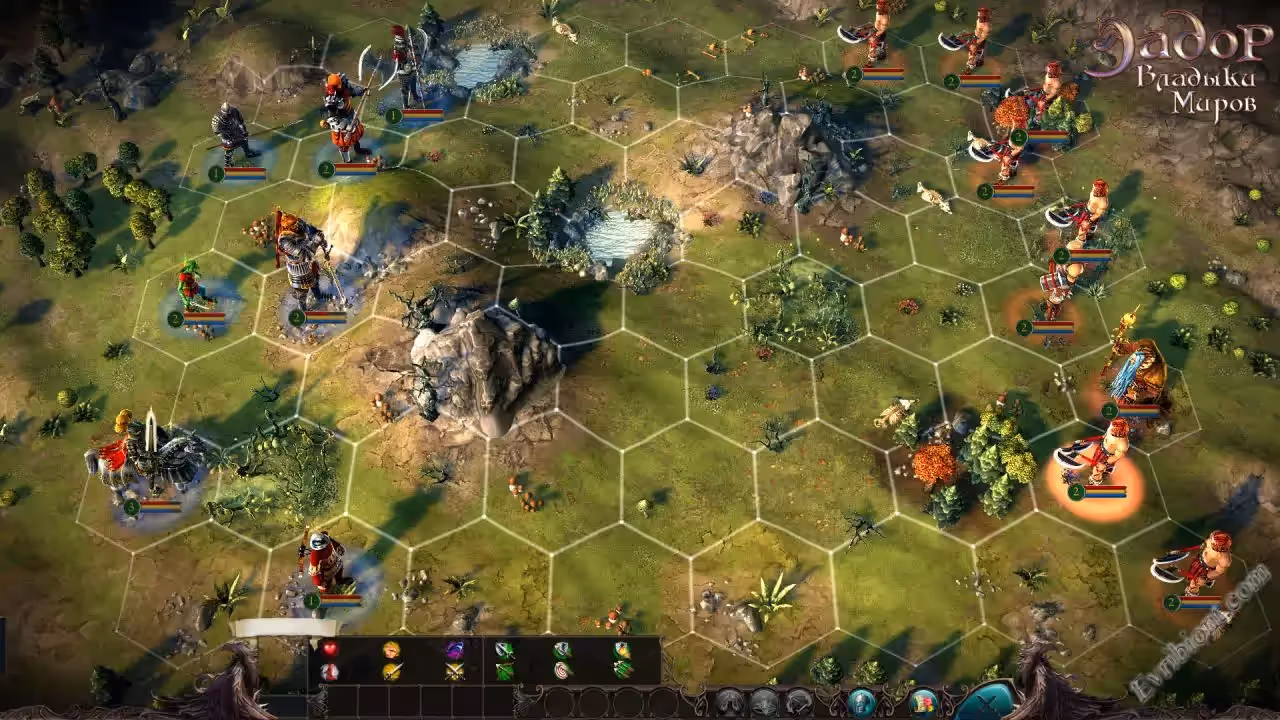Select the single golden sword icon
1280x720 pixels.
pyautogui.click(x=392, y=671)
